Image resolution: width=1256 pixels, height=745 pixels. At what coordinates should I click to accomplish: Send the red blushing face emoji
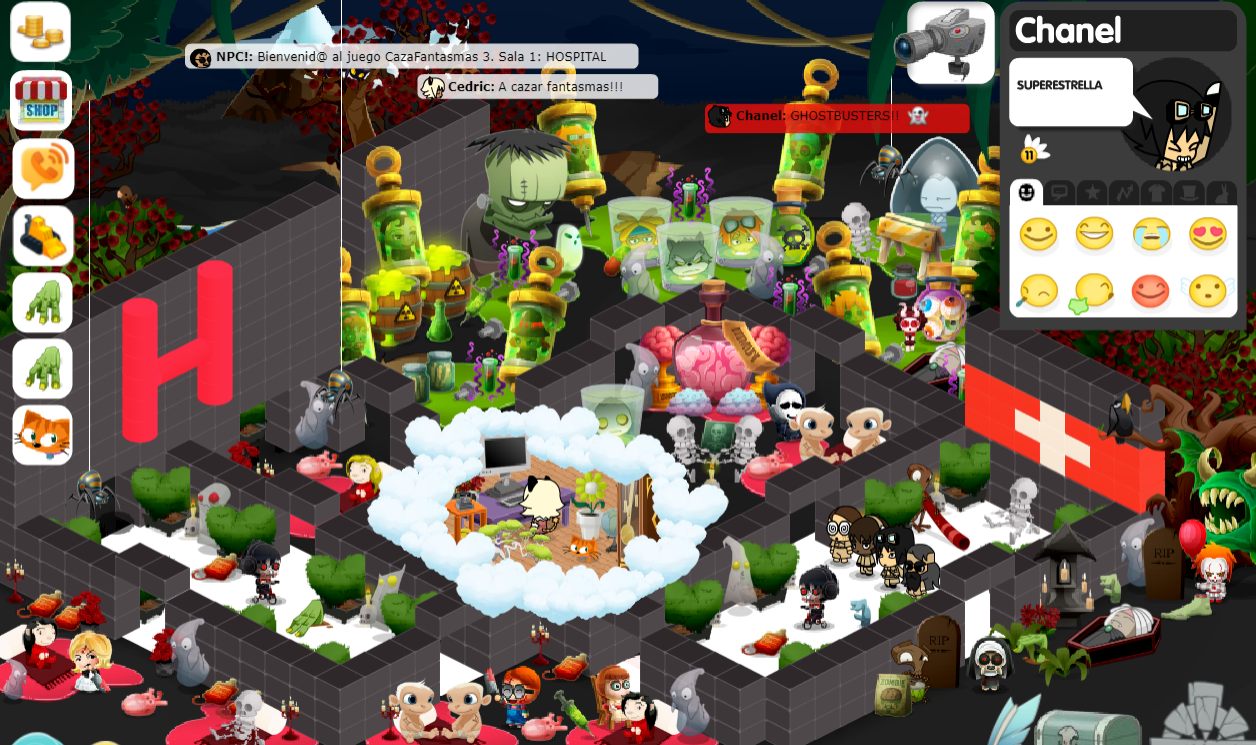(x=1152, y=291)
